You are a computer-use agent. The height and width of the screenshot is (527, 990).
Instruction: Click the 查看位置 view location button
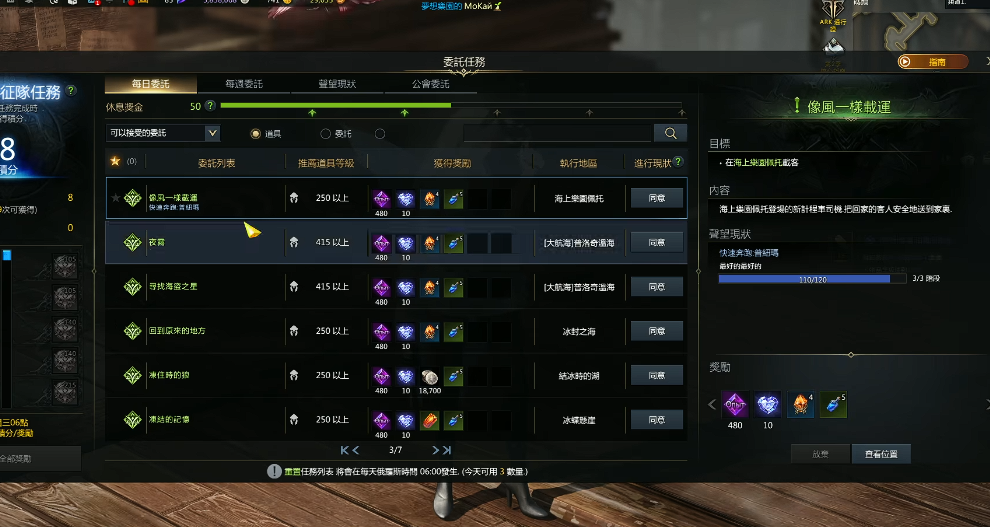[881, 454]
